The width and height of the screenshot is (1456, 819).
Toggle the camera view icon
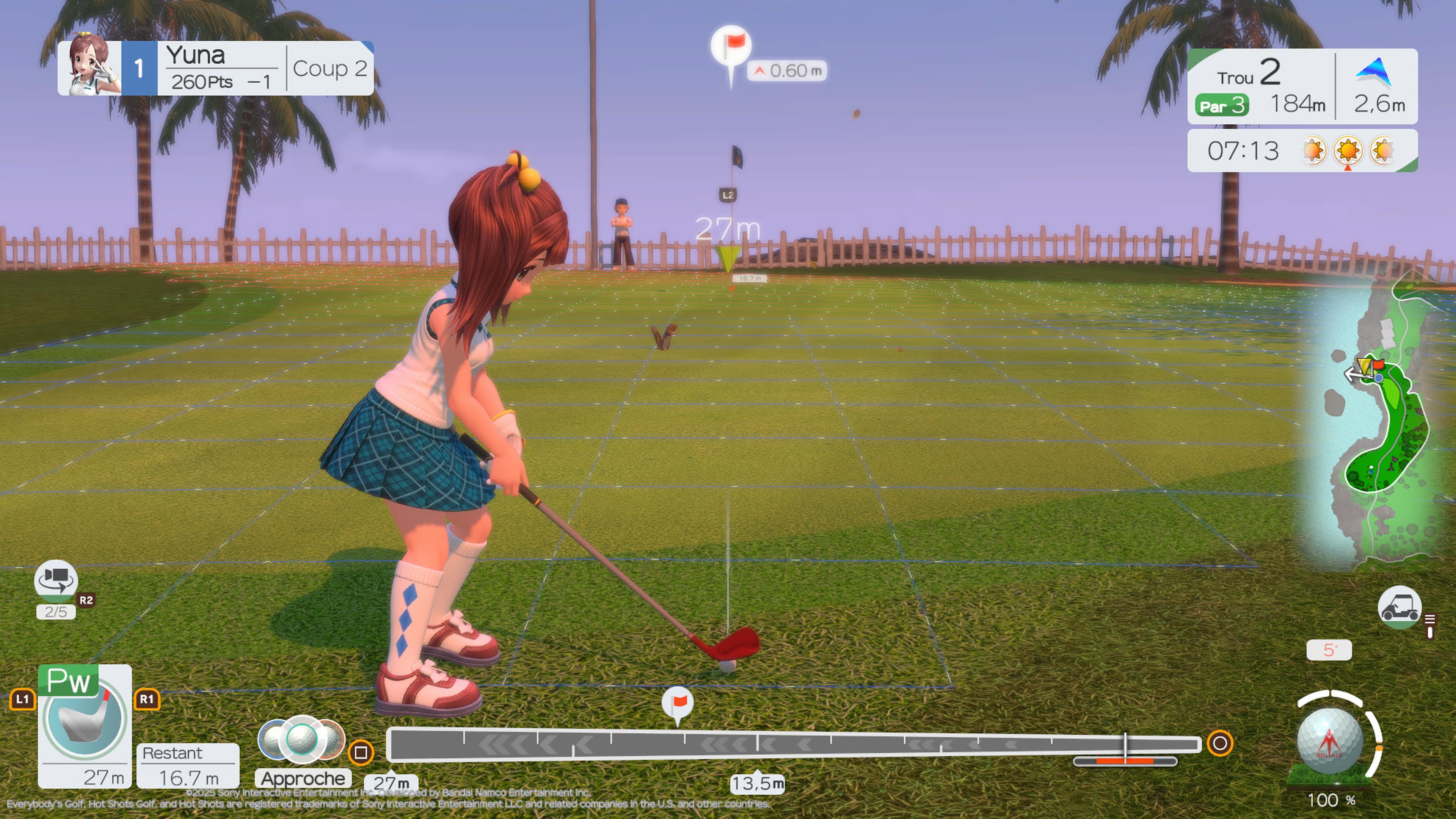coord(55,579)
